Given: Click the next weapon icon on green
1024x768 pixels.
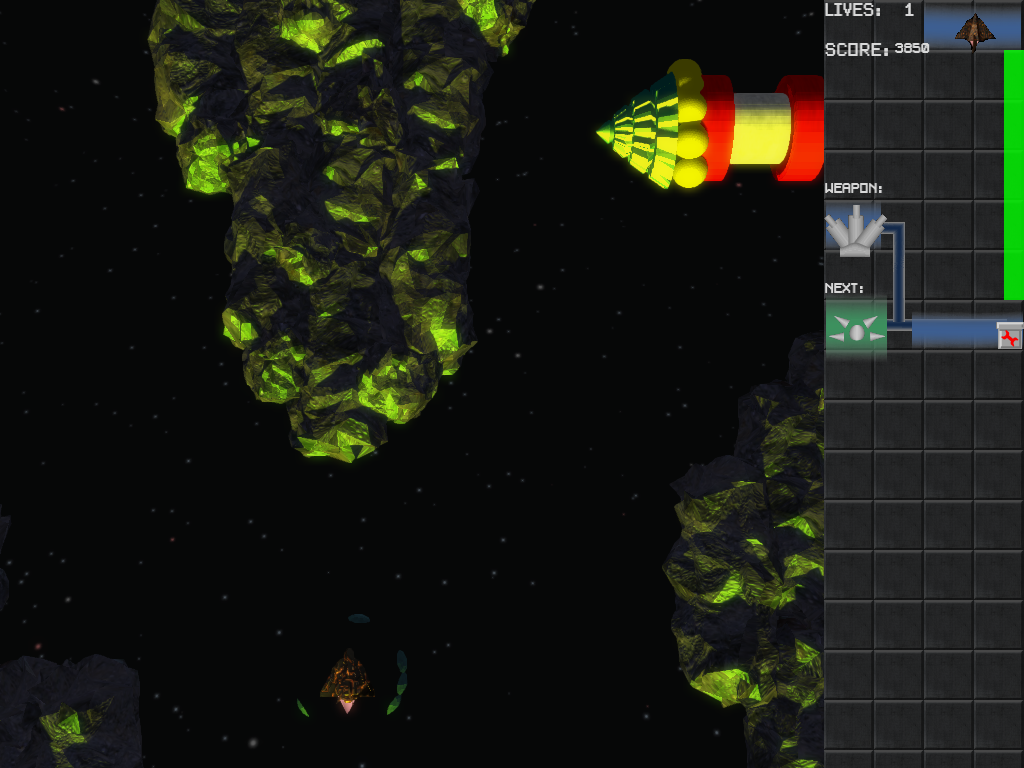Looking at the screenshot, I should [856, 328].
